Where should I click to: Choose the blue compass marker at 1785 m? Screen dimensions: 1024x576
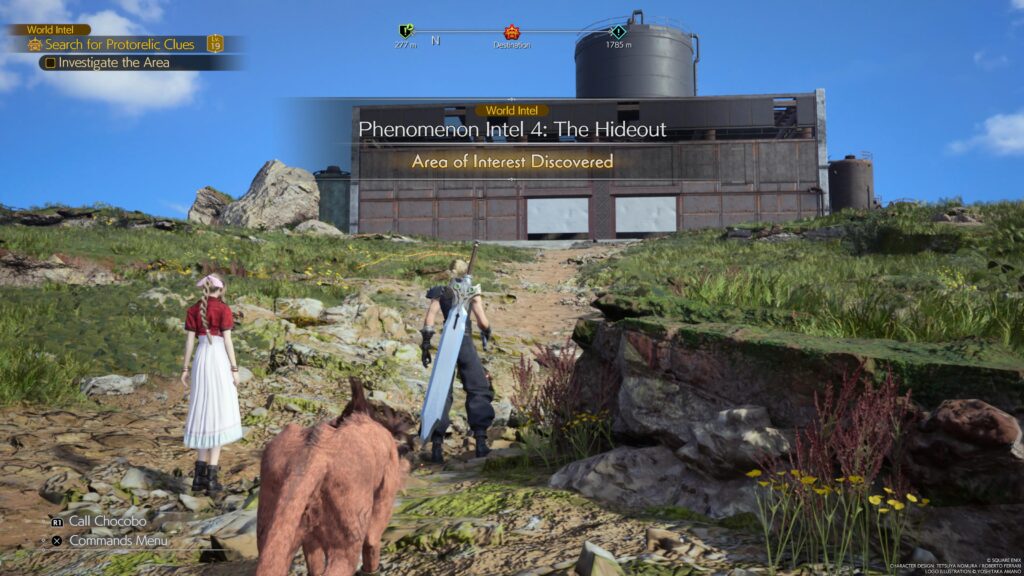point(618,31)
